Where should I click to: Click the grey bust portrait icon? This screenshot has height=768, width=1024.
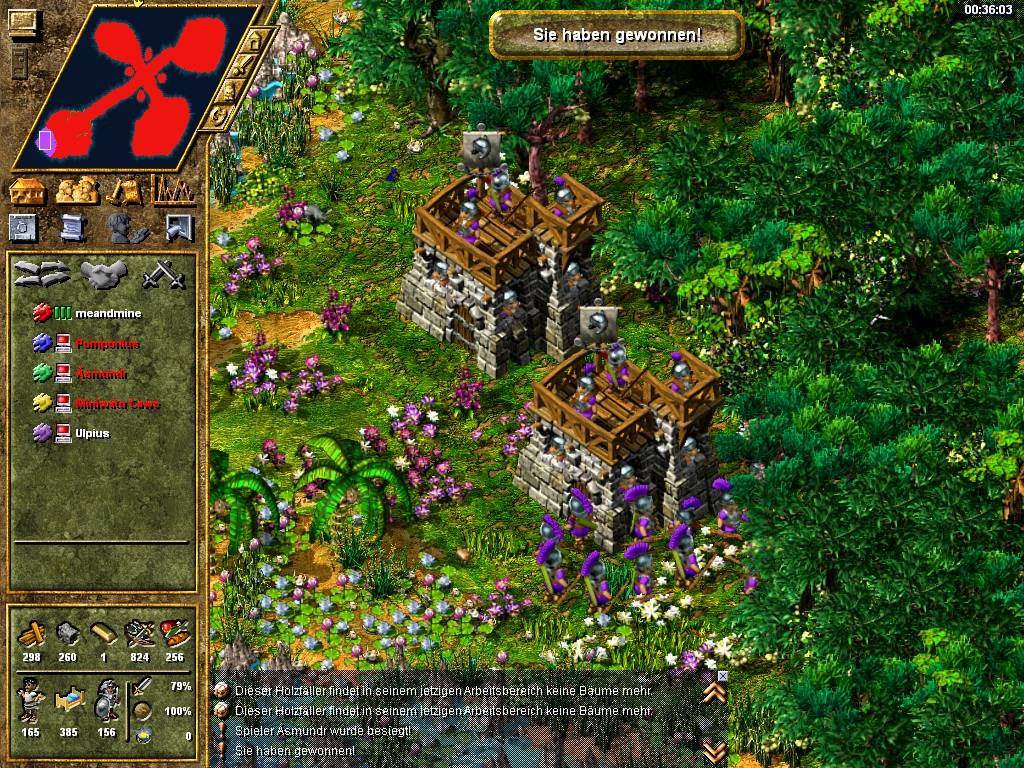123,228
